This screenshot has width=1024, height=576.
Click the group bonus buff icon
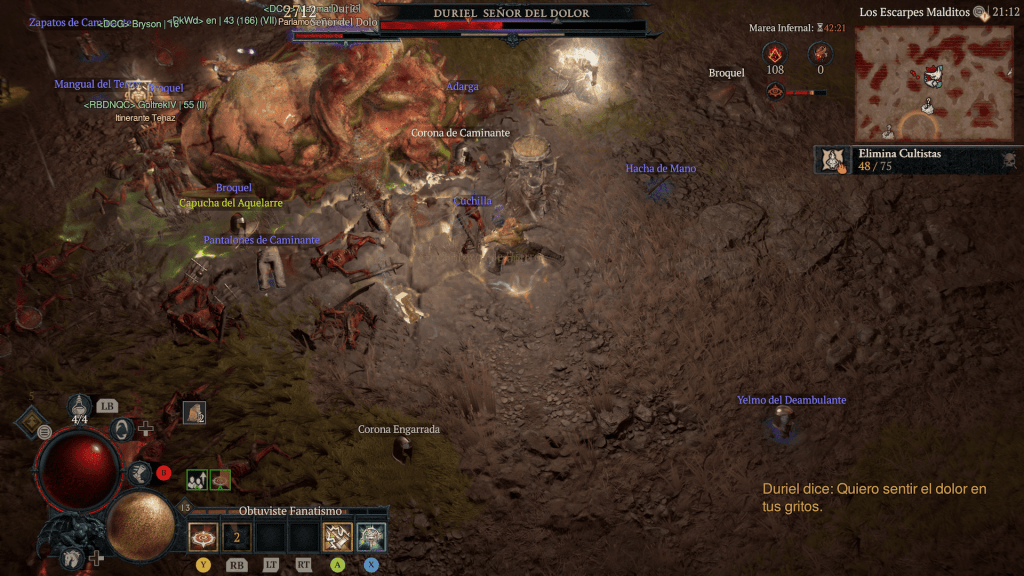[197, 480]
